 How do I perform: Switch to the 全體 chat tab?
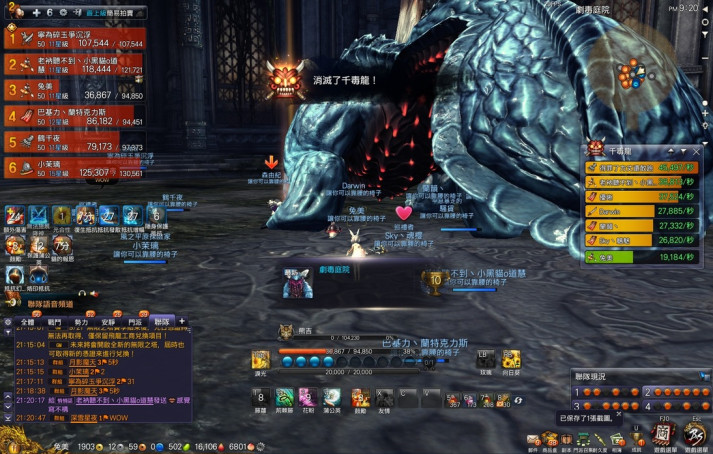(28, 321)
